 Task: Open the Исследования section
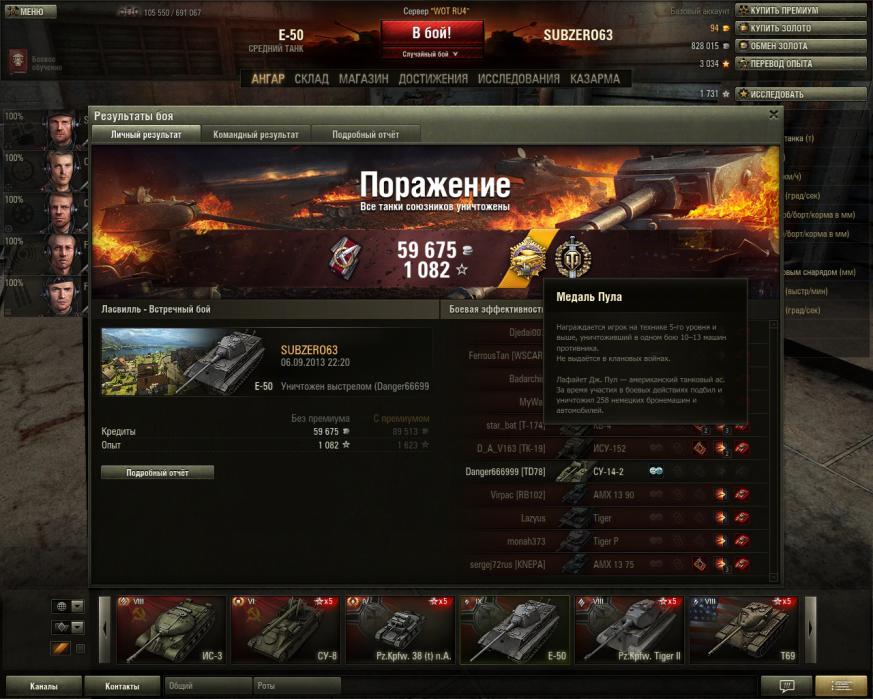518,78
